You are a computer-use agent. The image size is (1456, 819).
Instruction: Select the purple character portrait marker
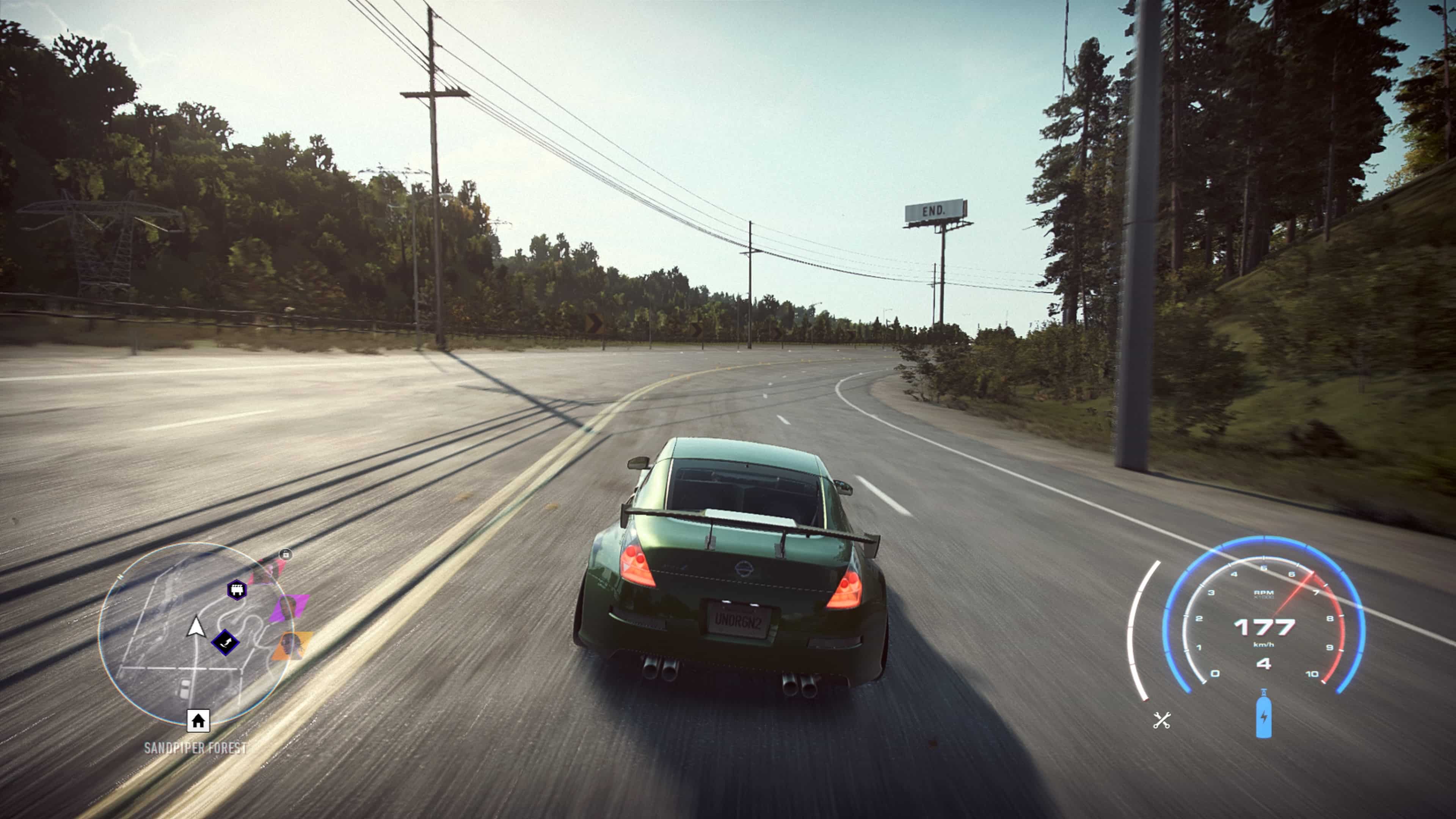pos(288,607)
